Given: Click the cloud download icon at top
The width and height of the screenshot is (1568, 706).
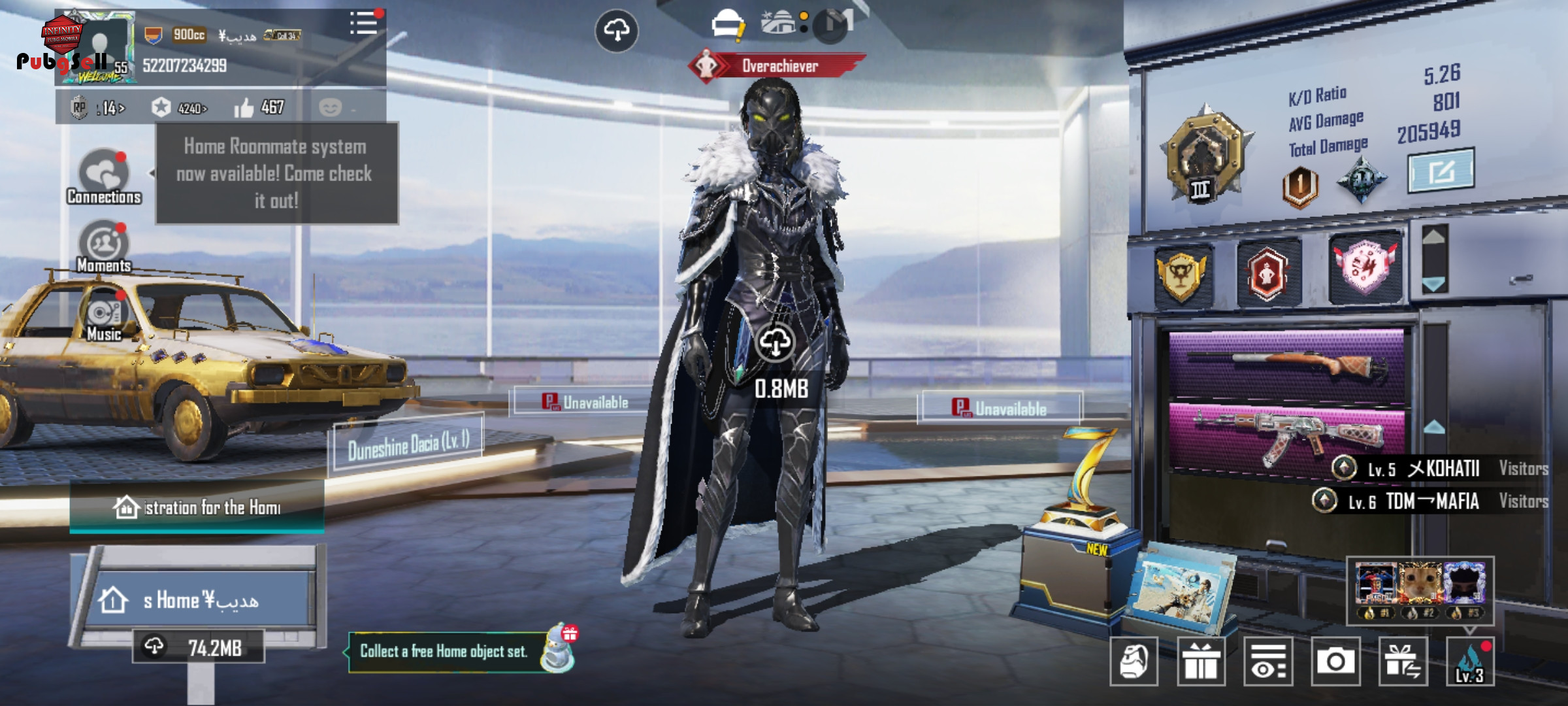Looking at the screenshot, I should [617, 30].
